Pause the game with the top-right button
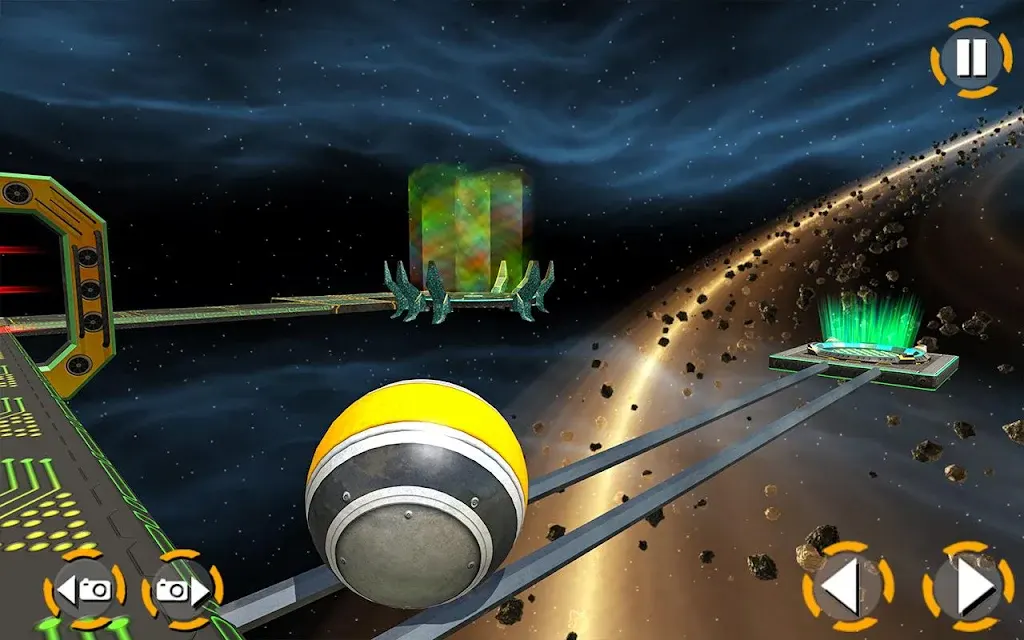This screenshot has height=640, width=1024. (970, 58)
